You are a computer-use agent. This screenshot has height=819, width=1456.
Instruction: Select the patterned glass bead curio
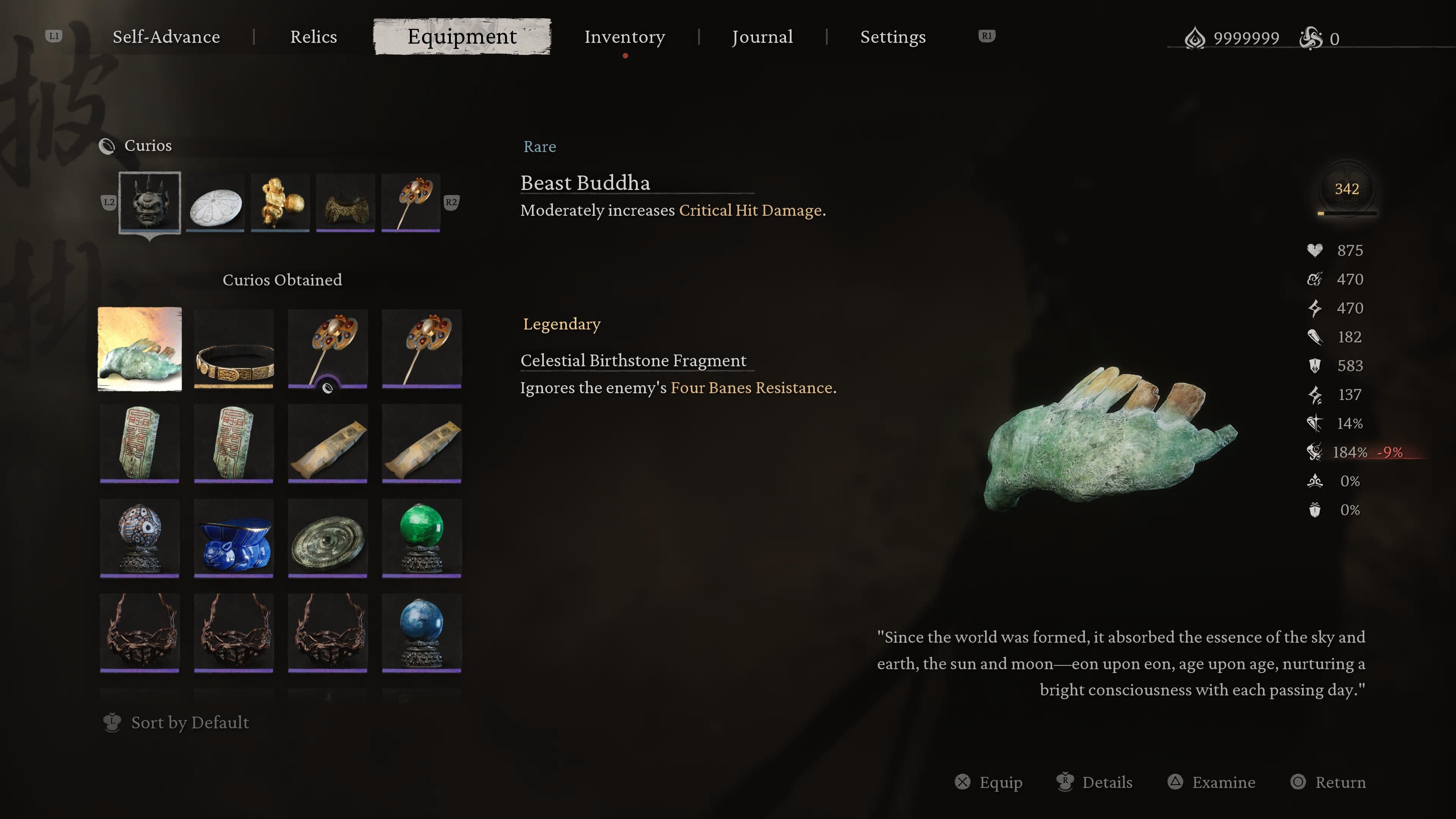point(140,538)
